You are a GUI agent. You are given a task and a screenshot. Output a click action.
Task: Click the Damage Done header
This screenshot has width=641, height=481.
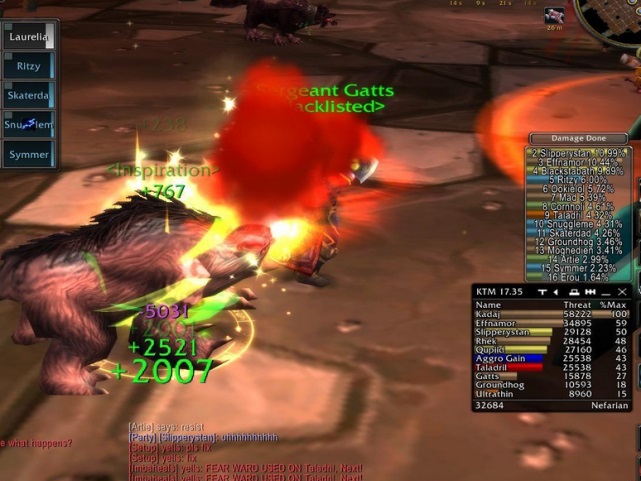[x=579, y=138]
